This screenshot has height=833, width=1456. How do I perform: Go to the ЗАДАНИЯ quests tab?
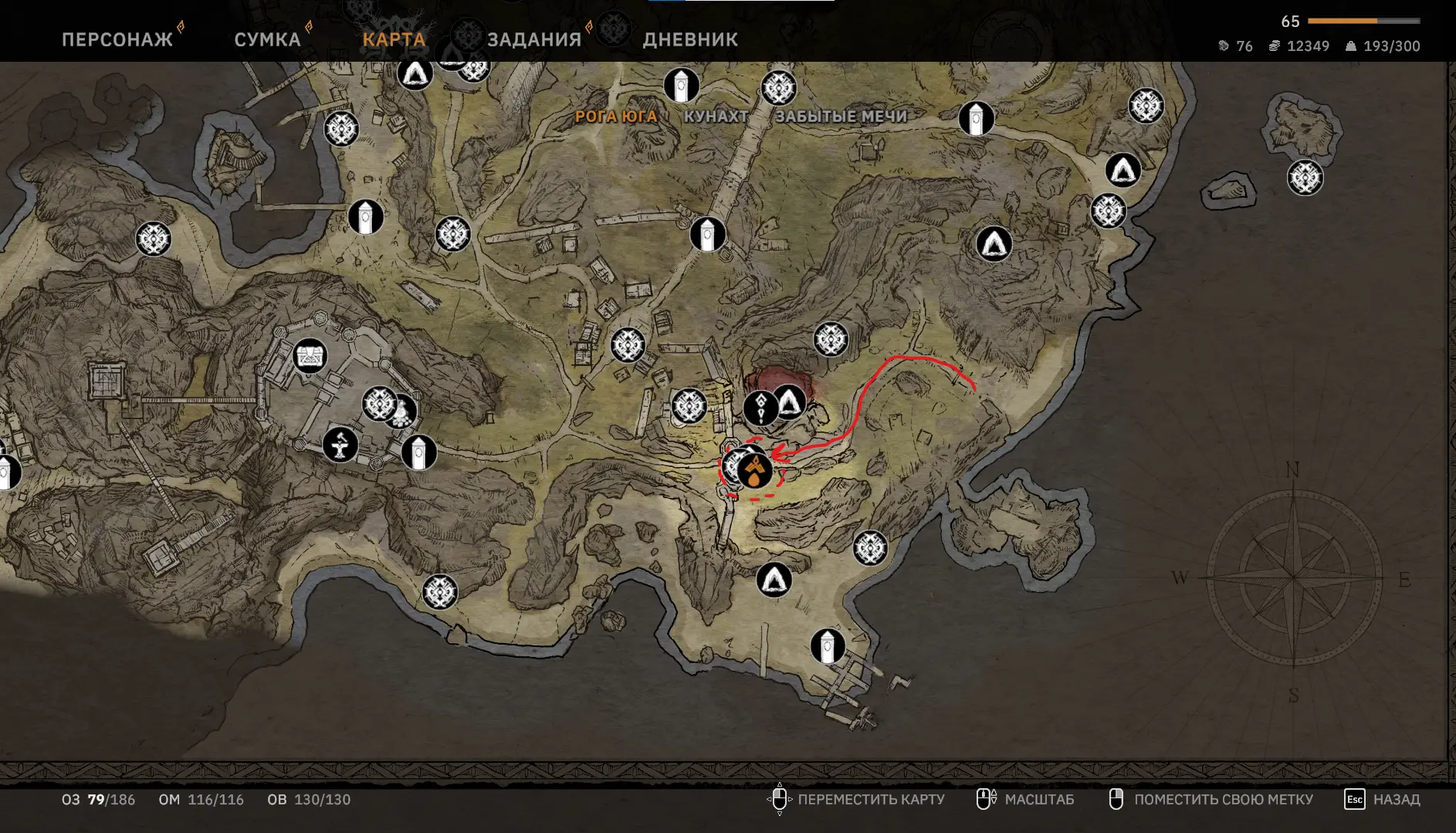(534, 39)
